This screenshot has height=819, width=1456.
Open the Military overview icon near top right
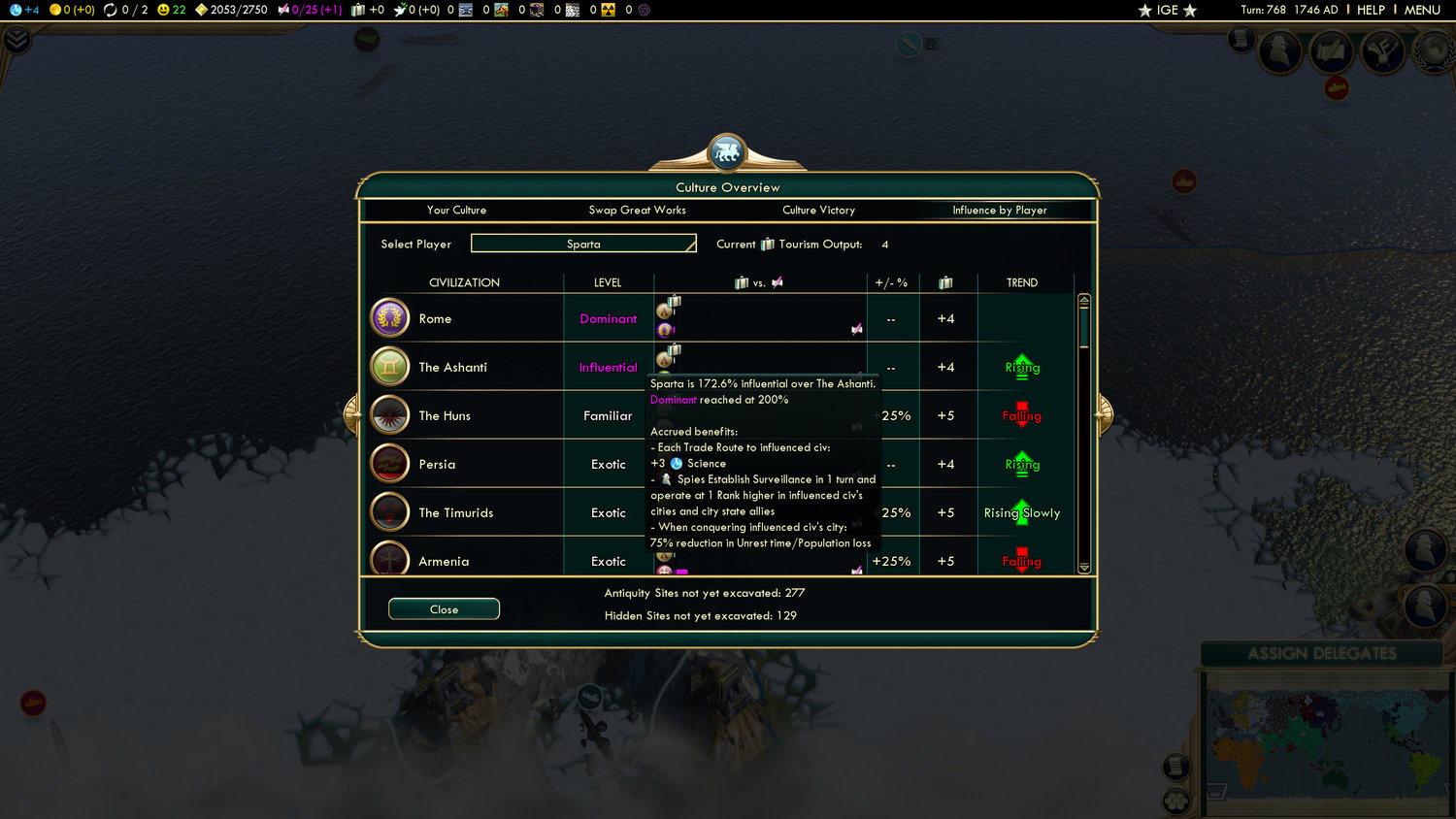point(1383,50)
